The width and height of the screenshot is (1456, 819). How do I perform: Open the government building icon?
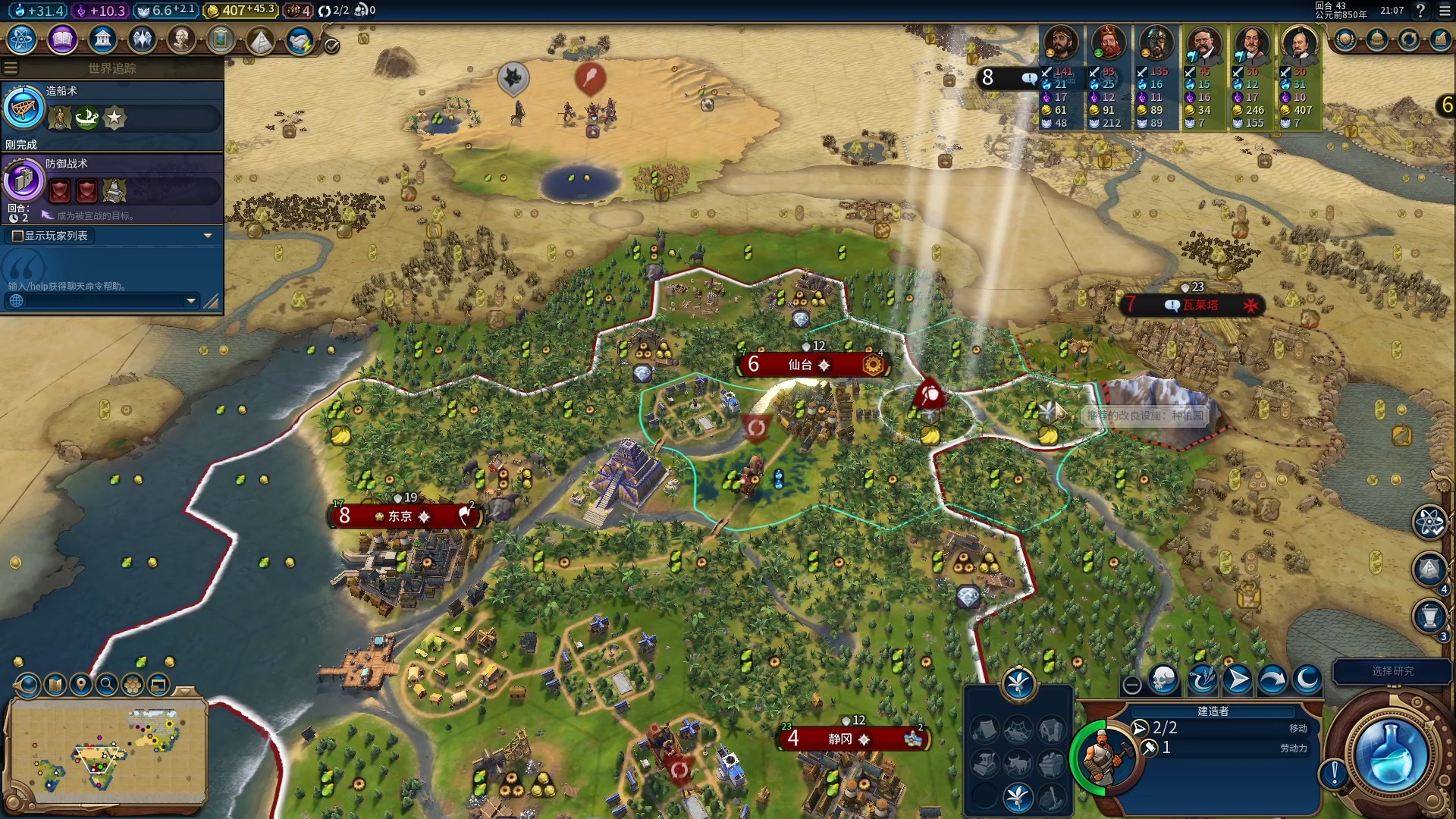click(102, 39)
